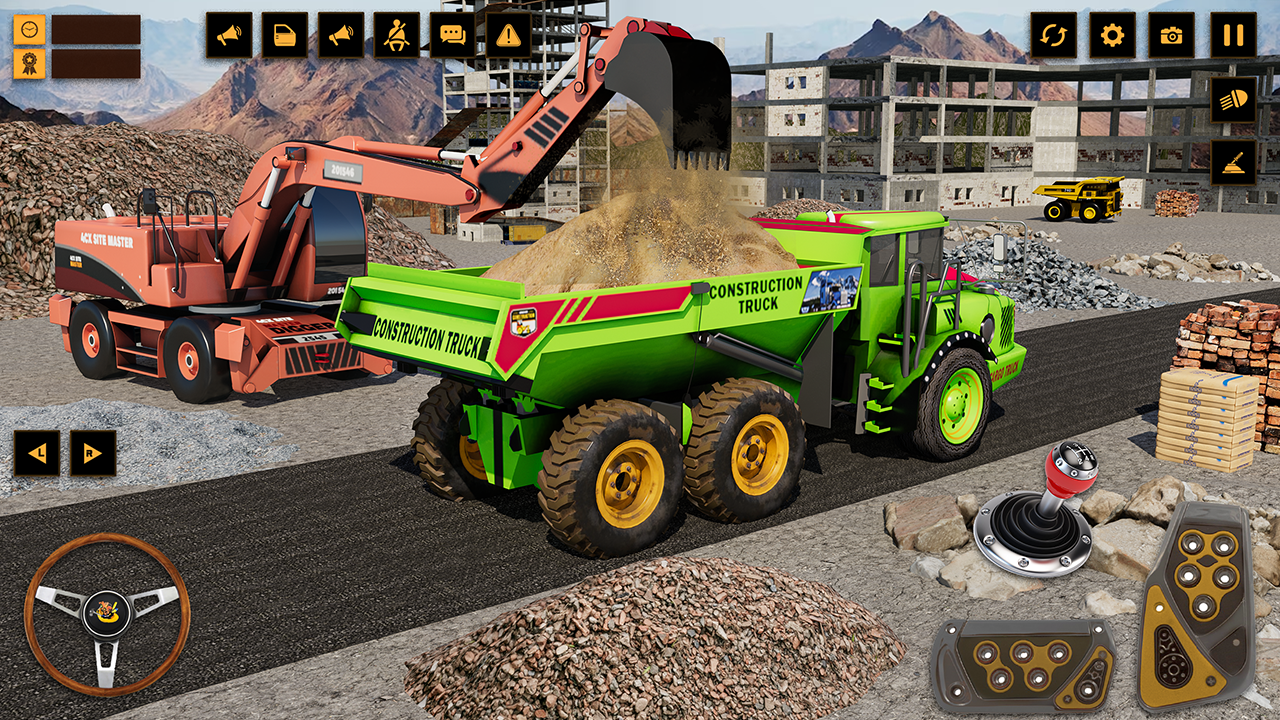
Task: Enable the right turn indicator
Action: (92, 452)
